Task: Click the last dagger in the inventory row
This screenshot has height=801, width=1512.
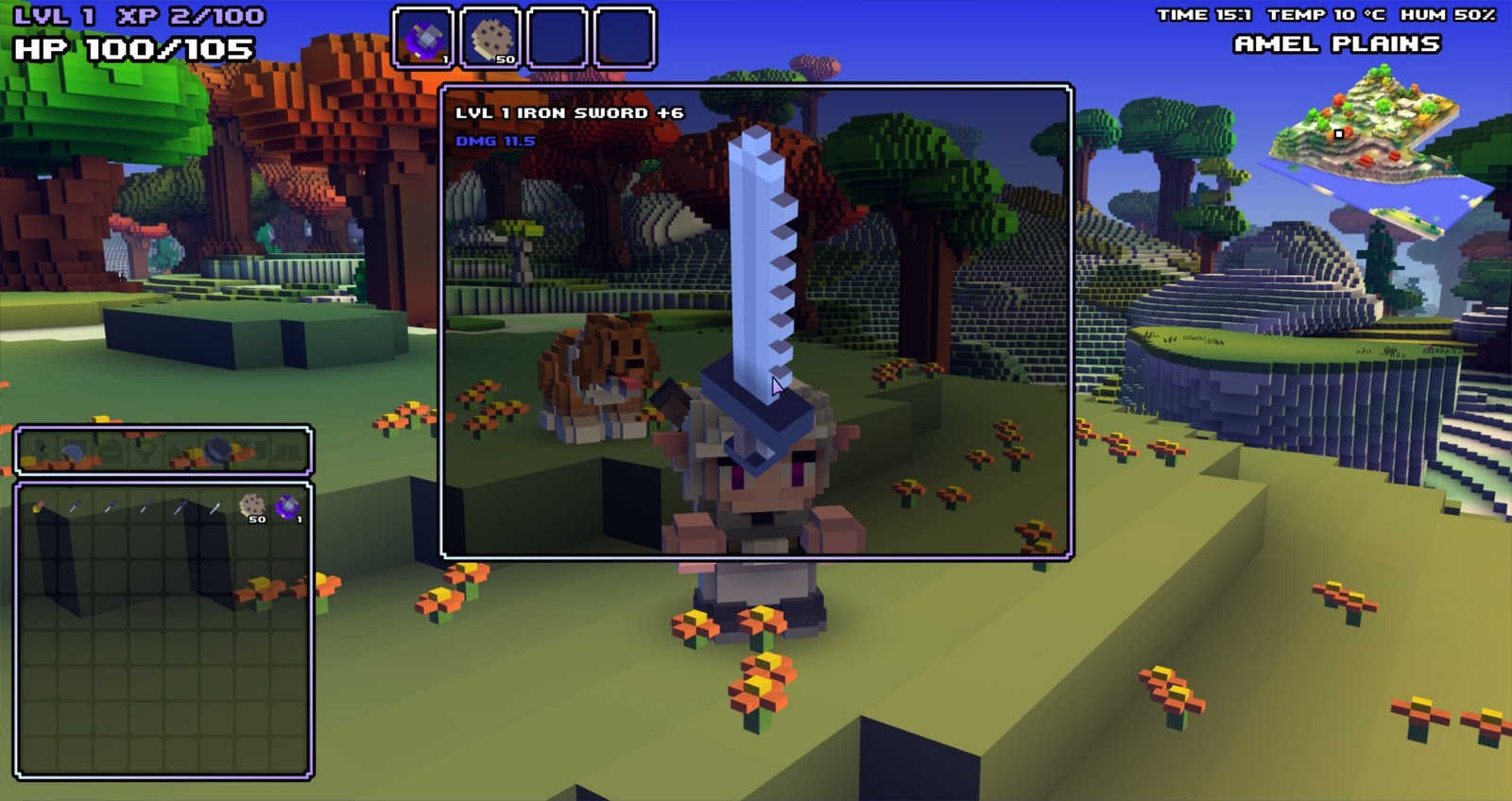Action: (215, 507)
